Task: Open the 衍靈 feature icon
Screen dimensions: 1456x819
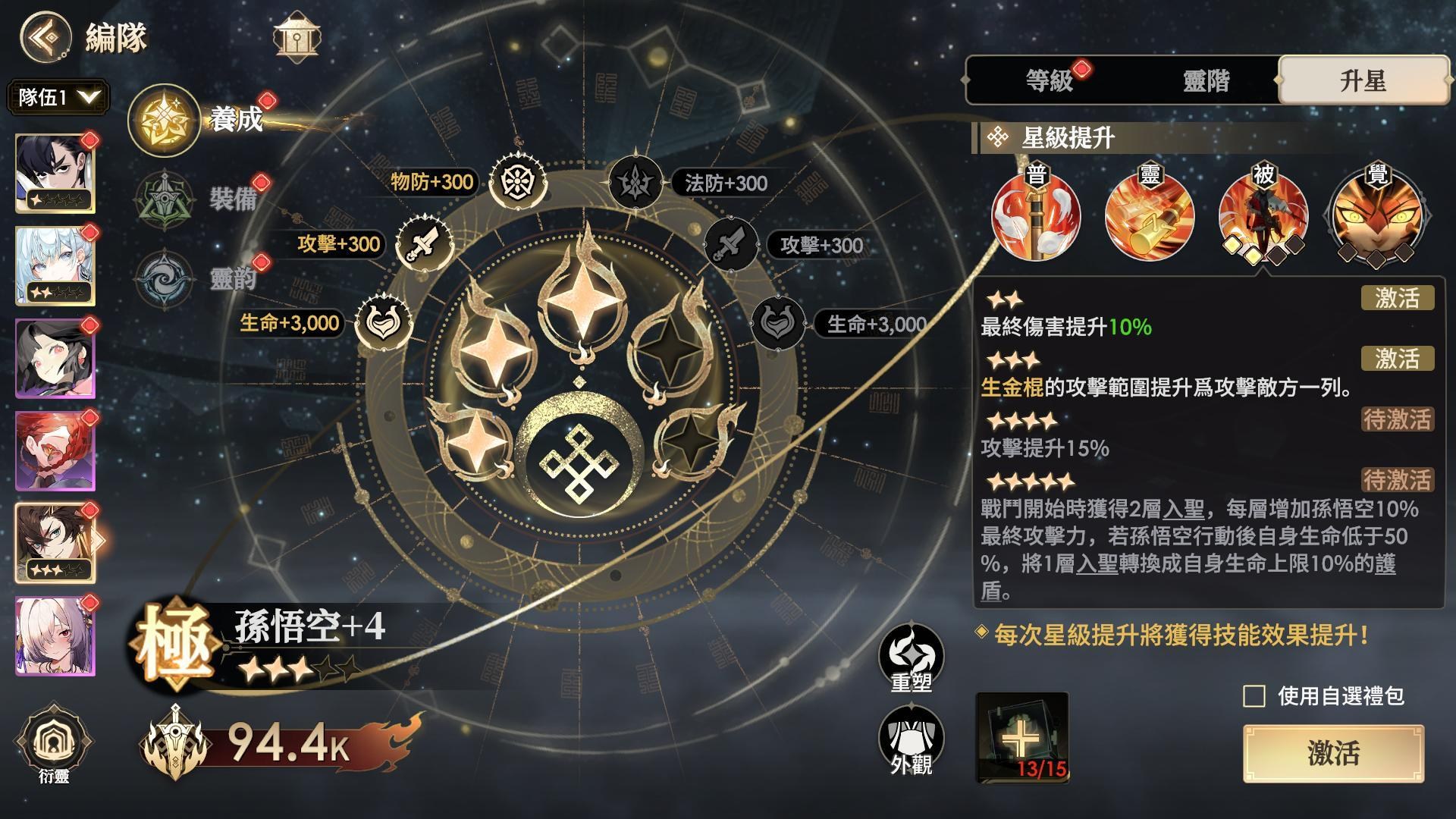Action: click(54, 744)
